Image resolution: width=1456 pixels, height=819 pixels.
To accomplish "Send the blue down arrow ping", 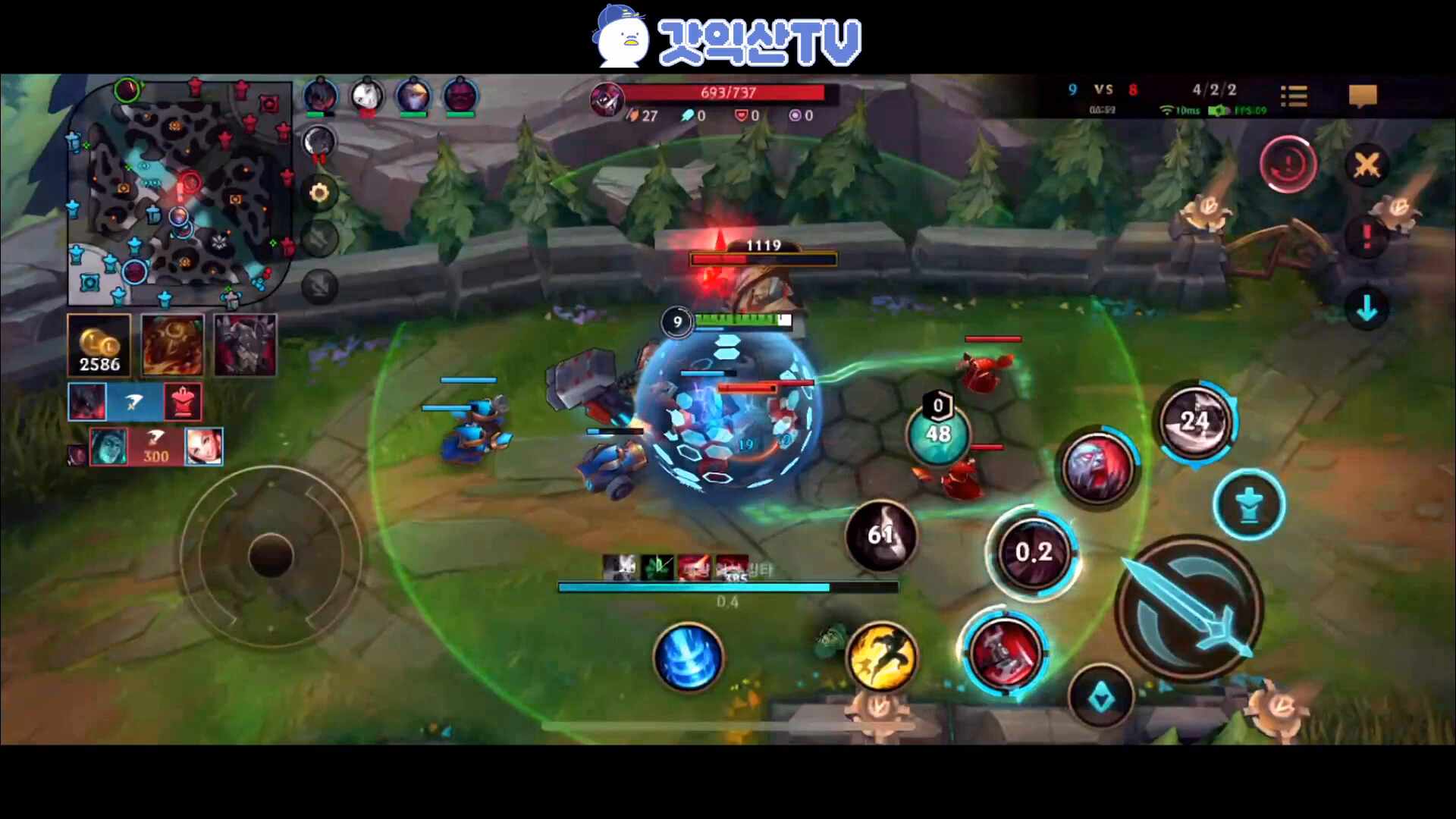I will coord(1367,309).
